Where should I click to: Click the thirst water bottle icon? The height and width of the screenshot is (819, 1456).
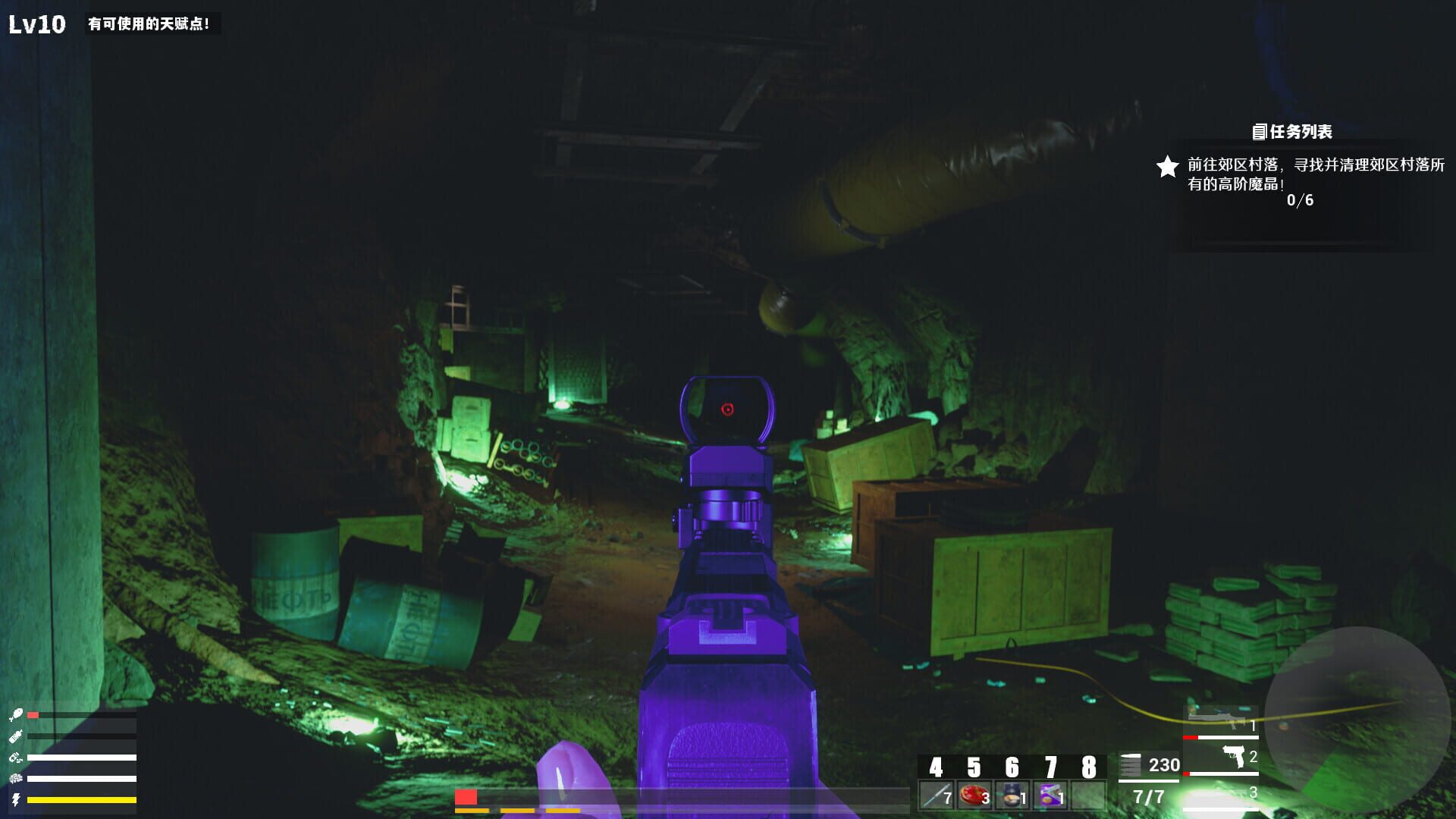point(17,736)
